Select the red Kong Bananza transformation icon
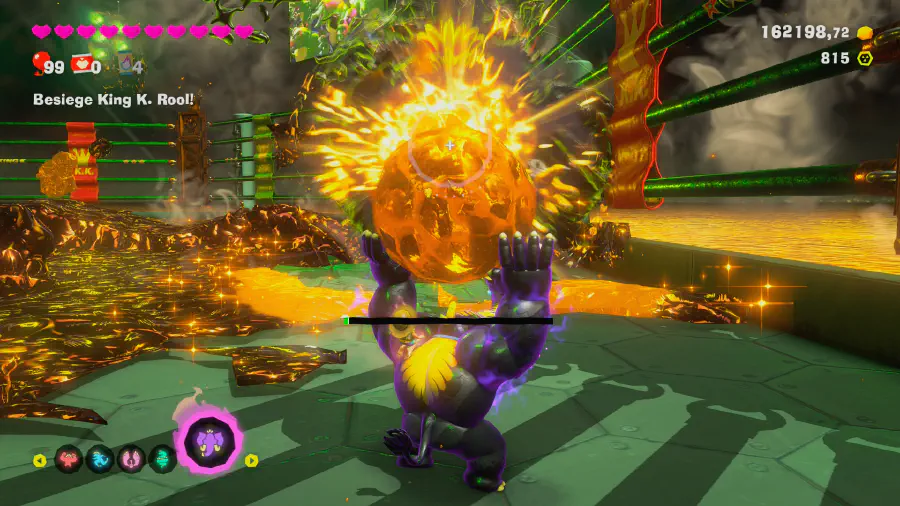The image size is (900, 506). tap(69, 460)
